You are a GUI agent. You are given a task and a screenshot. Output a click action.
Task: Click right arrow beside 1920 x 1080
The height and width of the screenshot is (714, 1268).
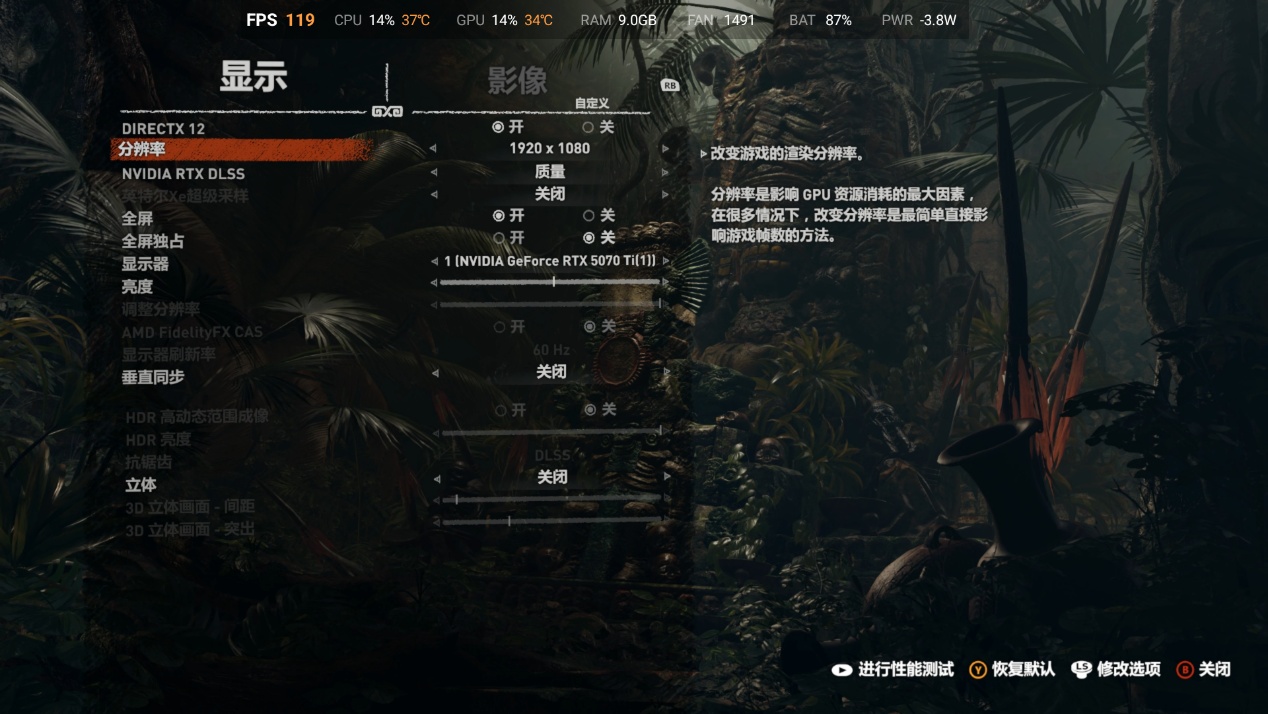pos(666,149)
